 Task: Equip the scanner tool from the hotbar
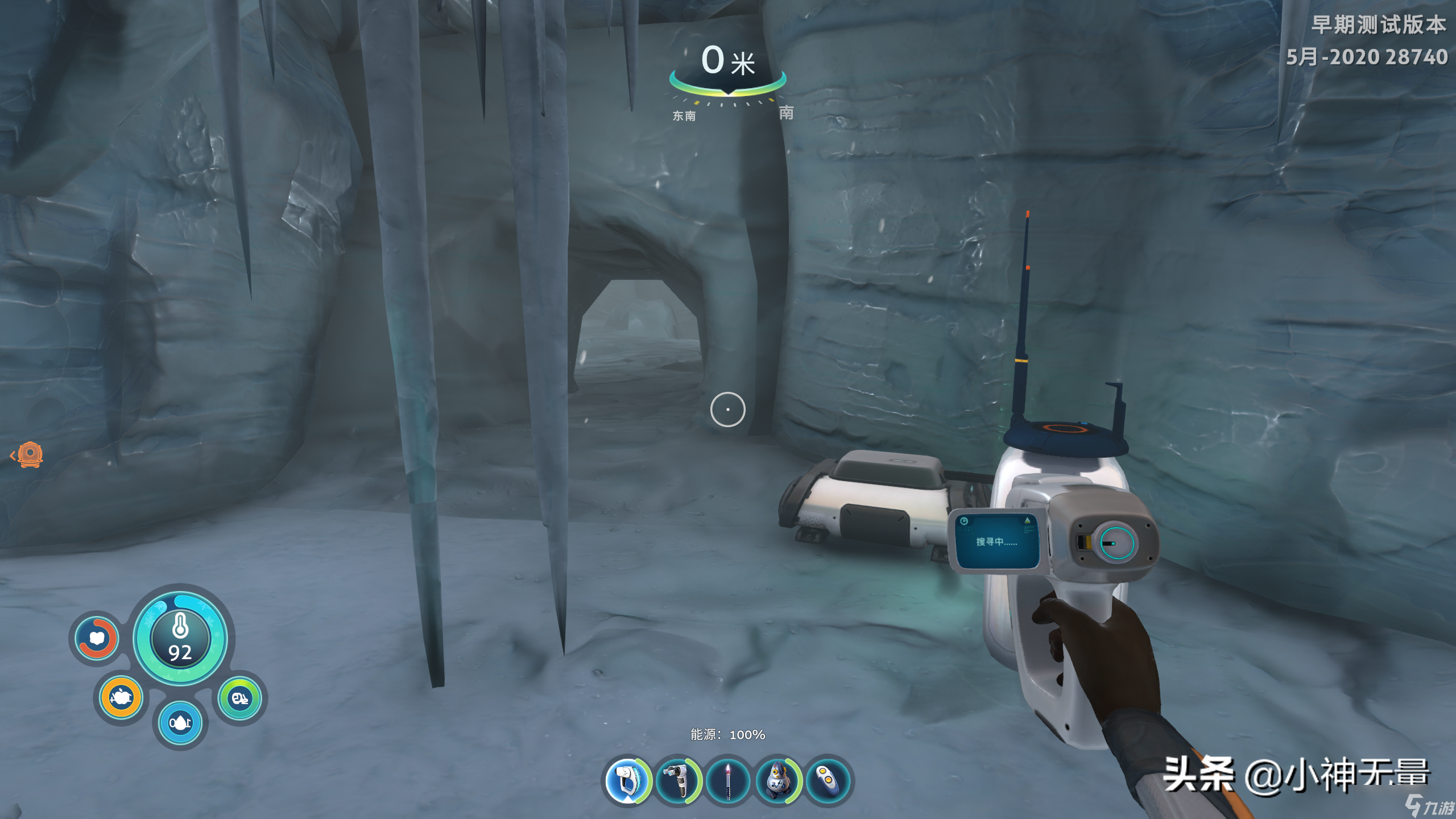coord(677,780)
